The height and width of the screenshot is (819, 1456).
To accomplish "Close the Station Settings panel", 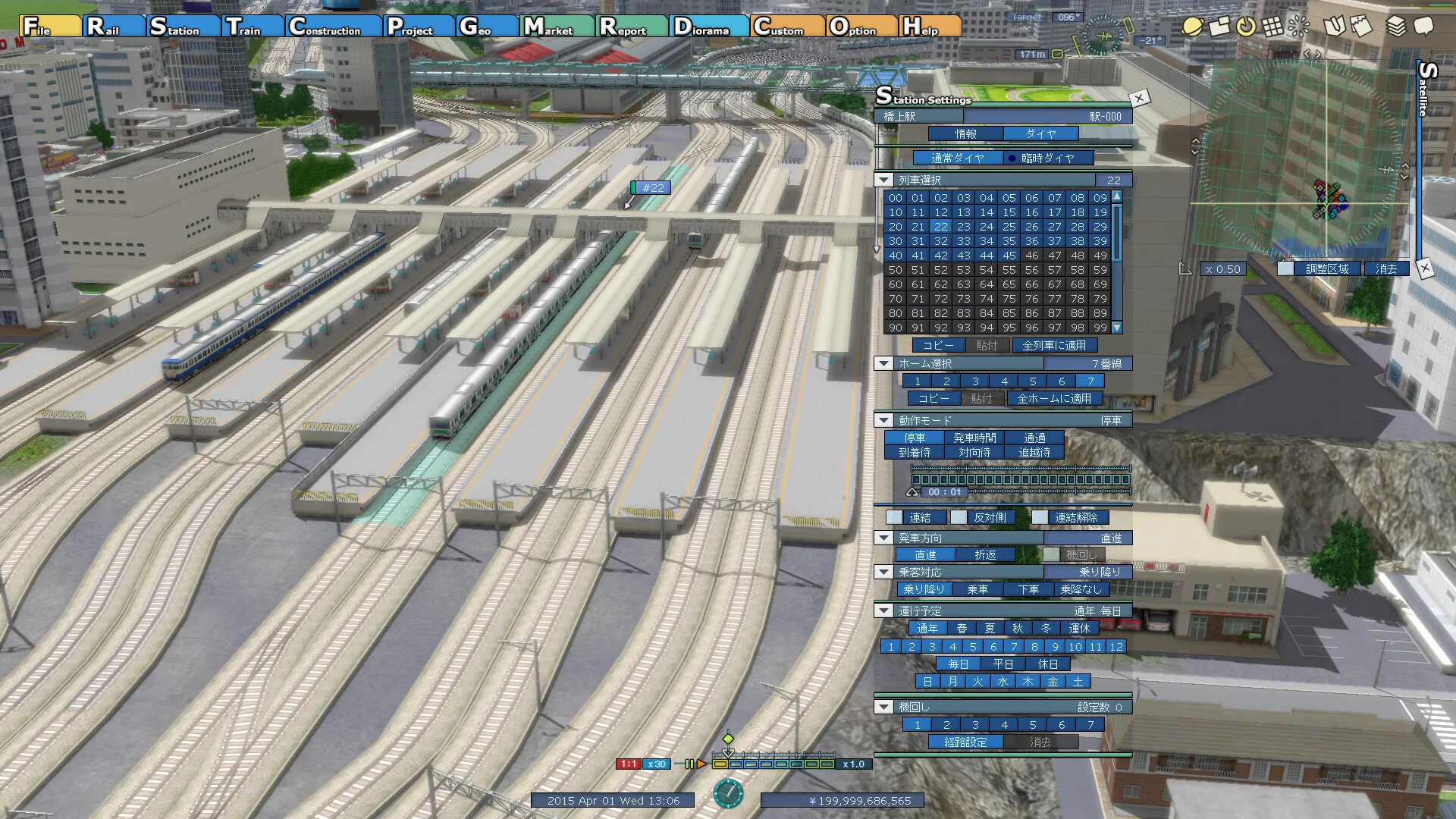I will [1139, 98].
